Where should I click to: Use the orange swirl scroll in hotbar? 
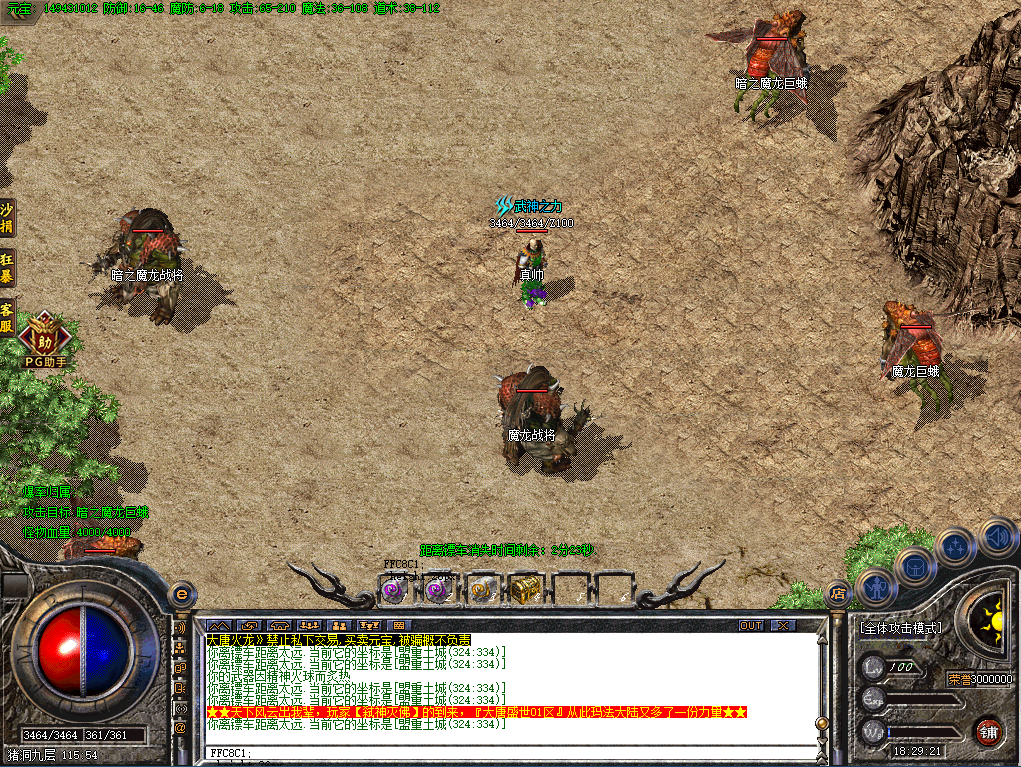pyautogui.click(x=480, y=591)
